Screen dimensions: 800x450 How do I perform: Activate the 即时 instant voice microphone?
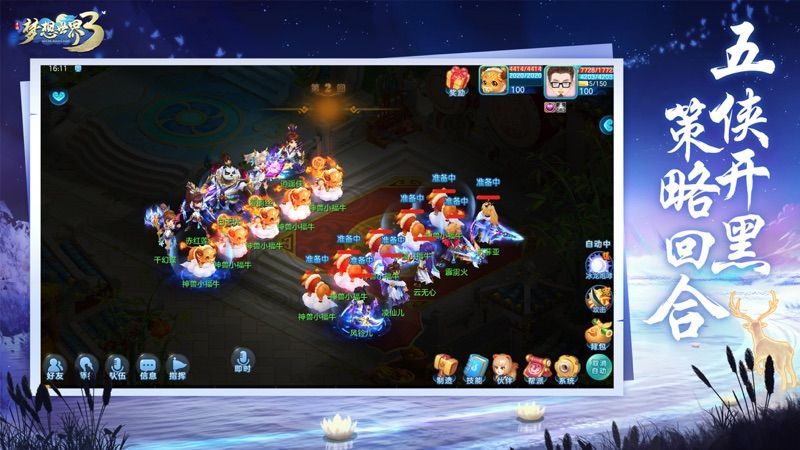click(x=240, y=360)
